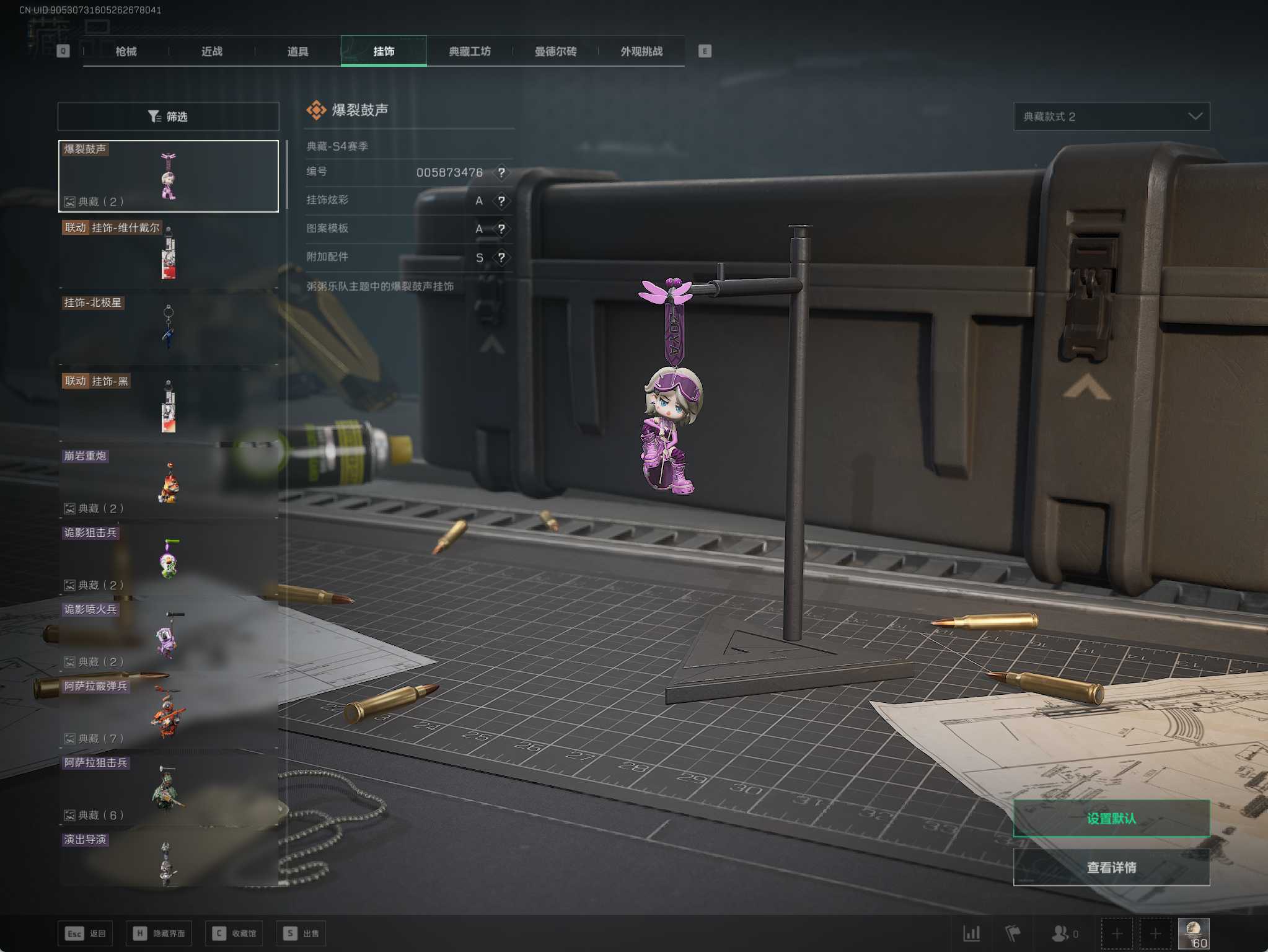Show help for 挂饰炫彩 rating
This screenshot has width=1268, height=952.
[x=501, y=201]
